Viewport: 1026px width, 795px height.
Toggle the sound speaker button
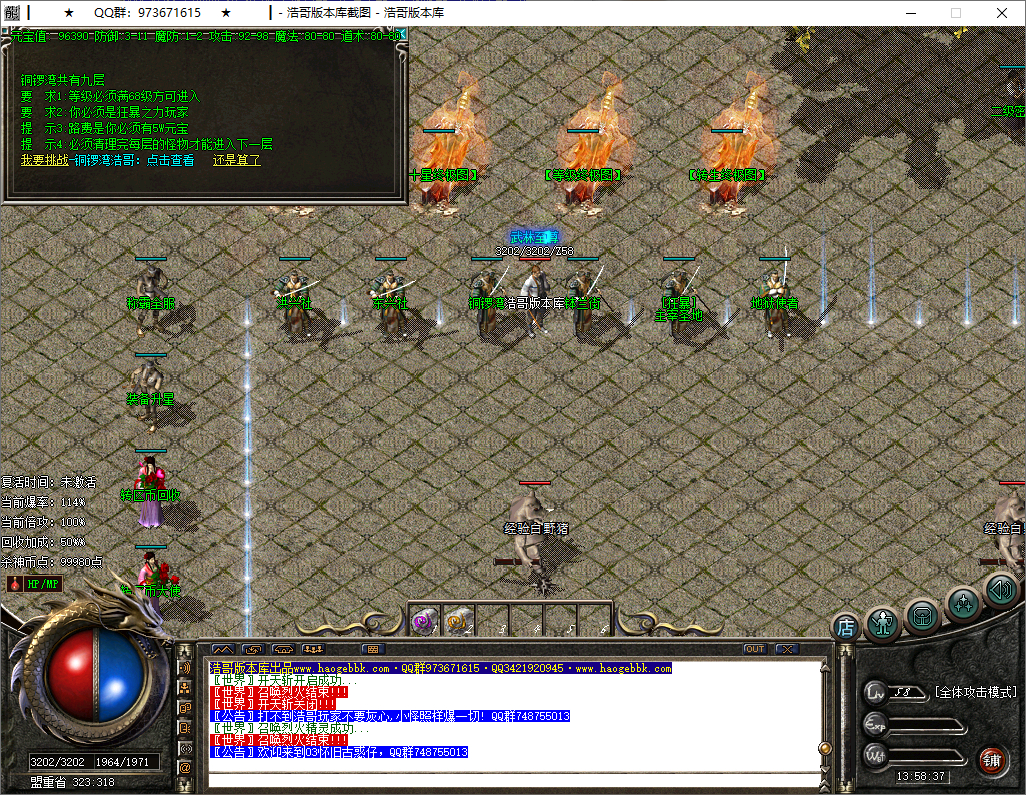(1000, 590)
